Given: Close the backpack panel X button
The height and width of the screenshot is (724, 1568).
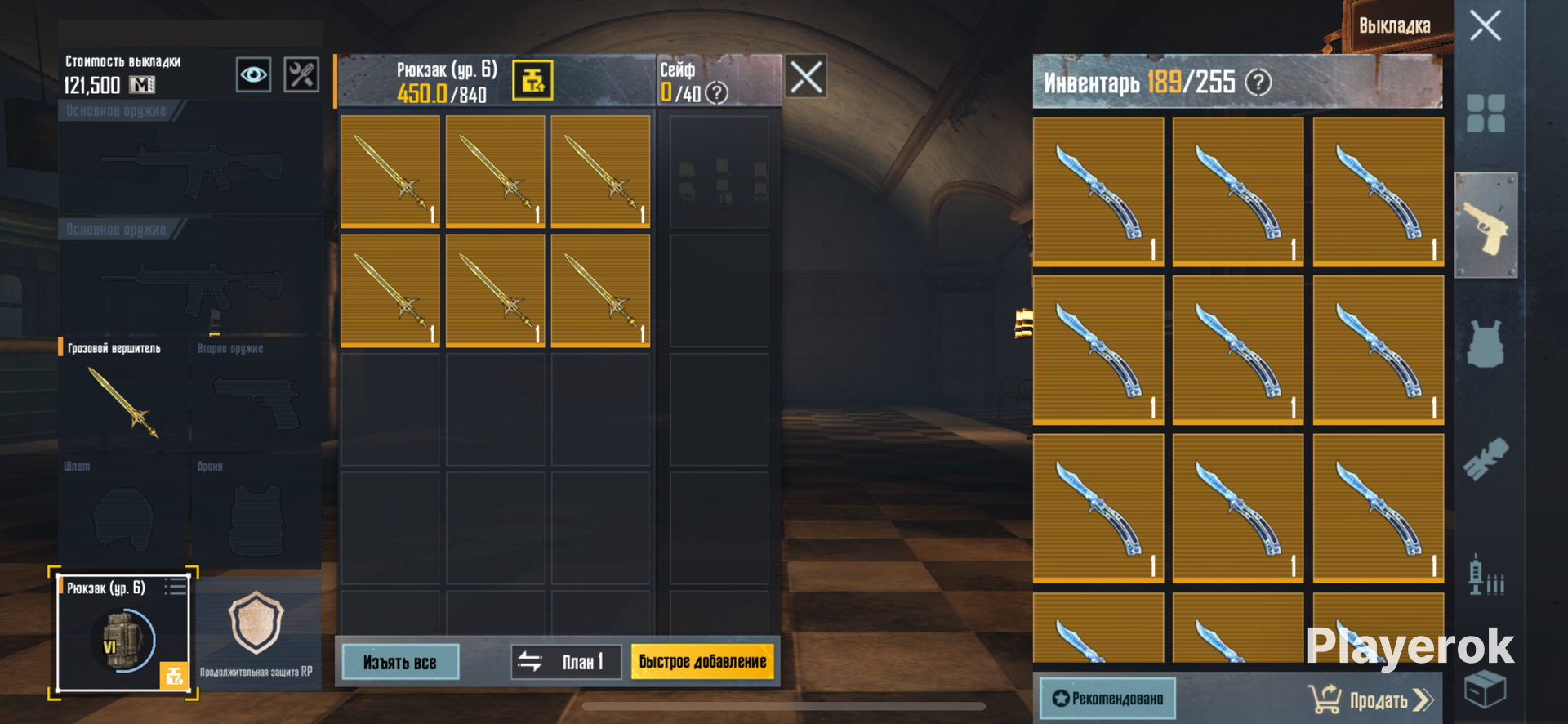Looking at the screenshot, I should [x=806, y=78].
